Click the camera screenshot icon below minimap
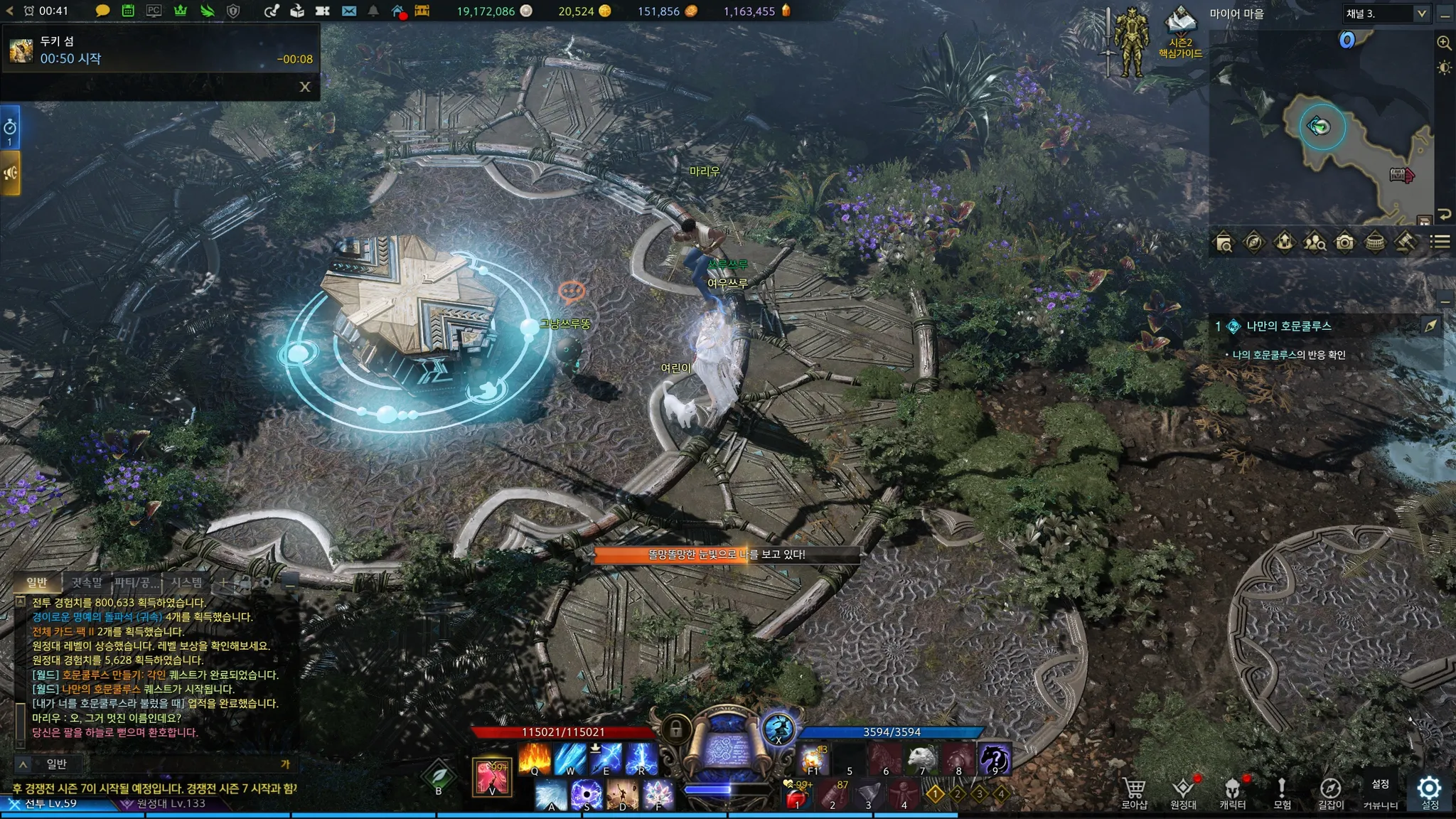The height and width of the screenshot is (819, 1456). [x=1344, y=243]
